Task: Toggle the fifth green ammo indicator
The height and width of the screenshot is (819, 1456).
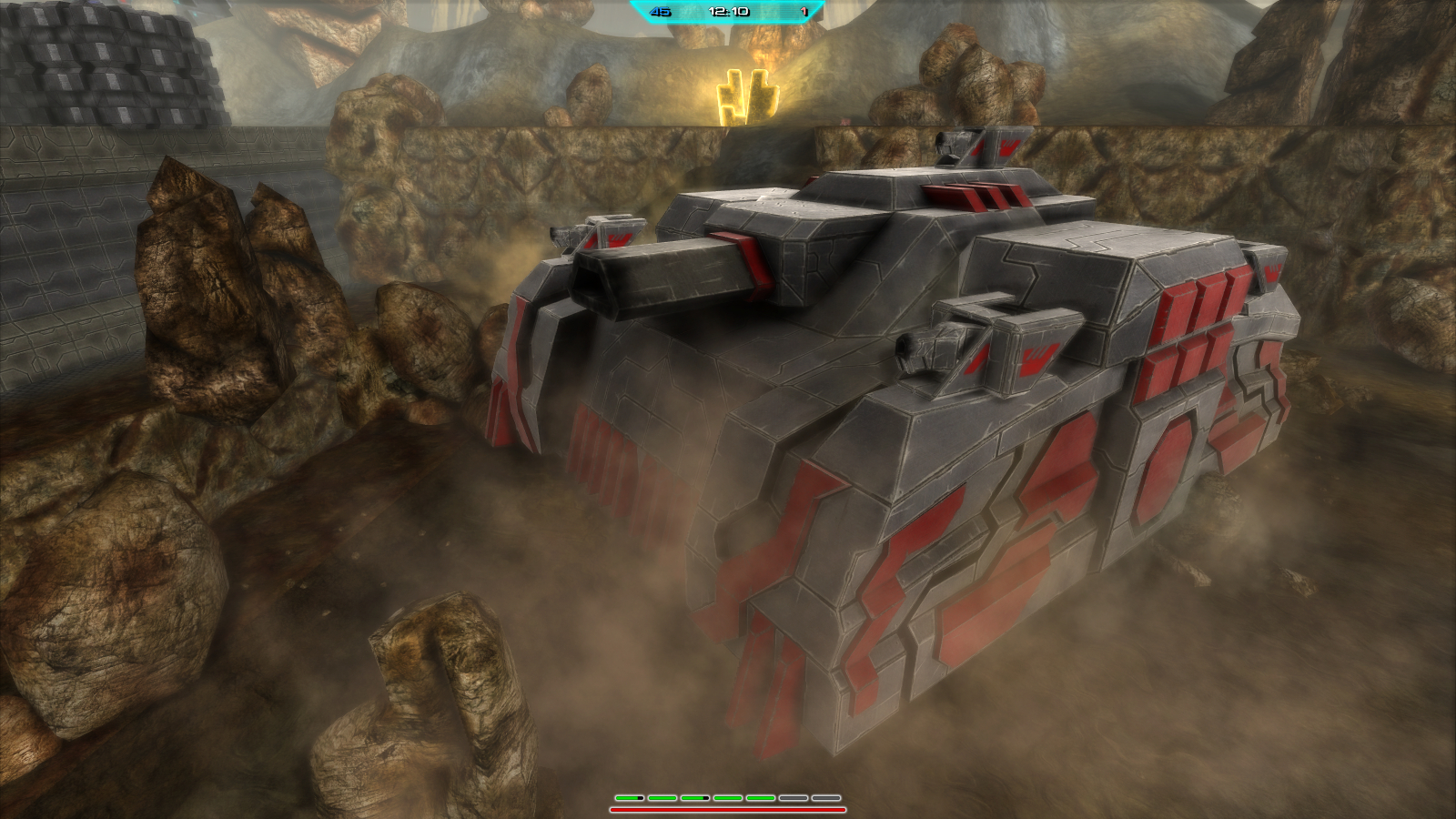Action: point(759,797)
